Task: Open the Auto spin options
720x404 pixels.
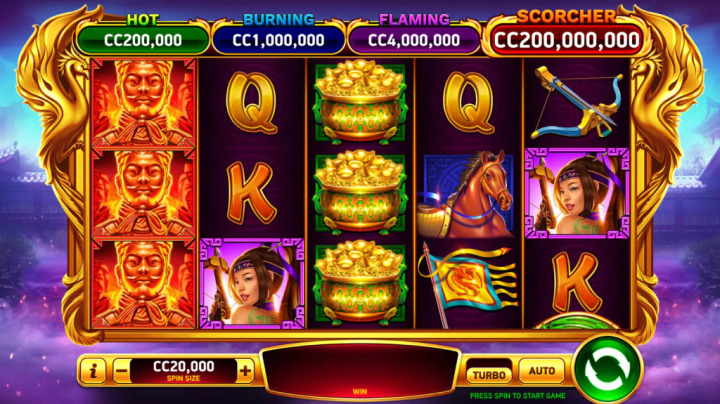Action: click(x=542, y=372)
